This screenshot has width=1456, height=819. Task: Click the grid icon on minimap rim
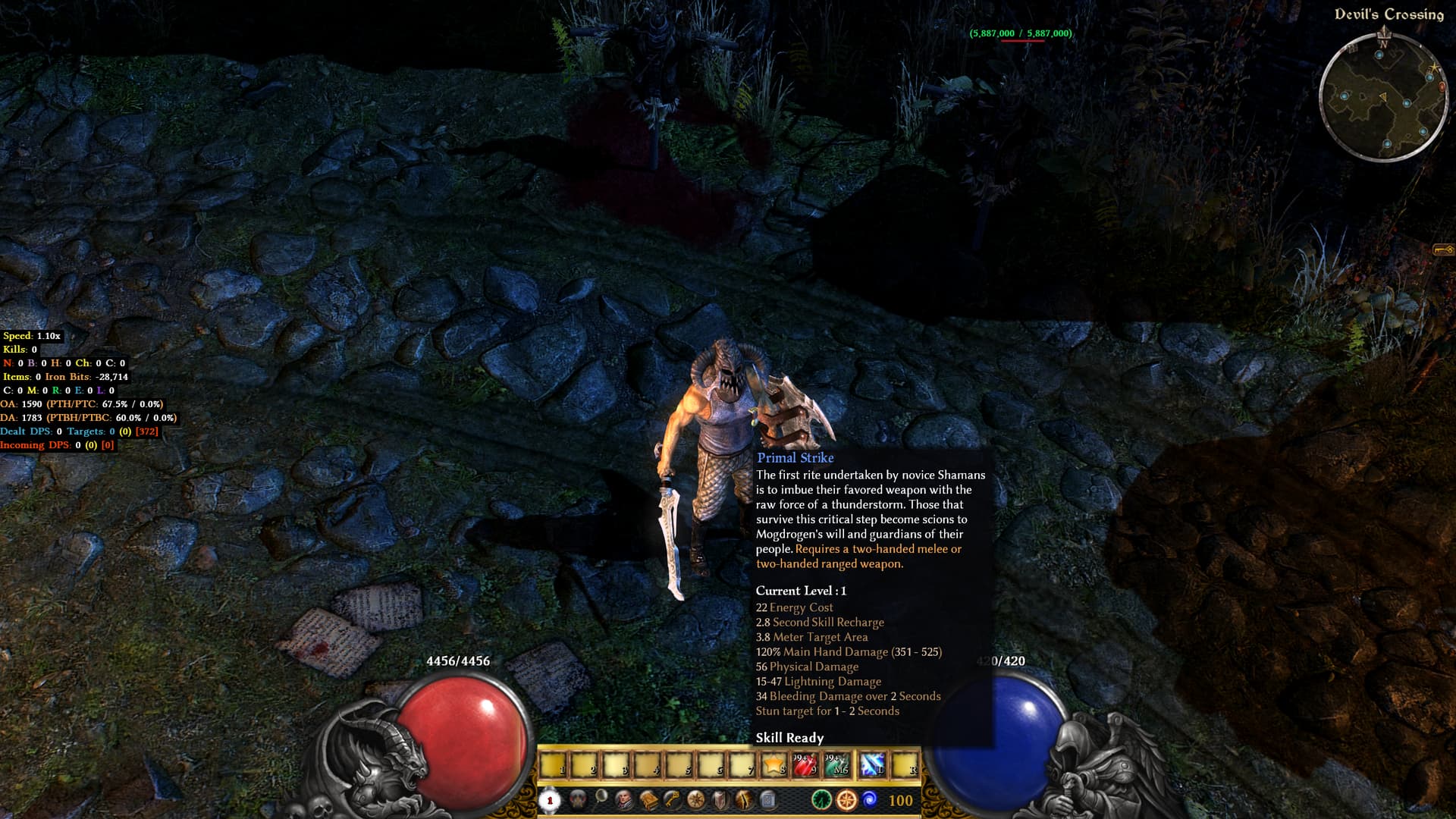click(x=1352, y=49)
